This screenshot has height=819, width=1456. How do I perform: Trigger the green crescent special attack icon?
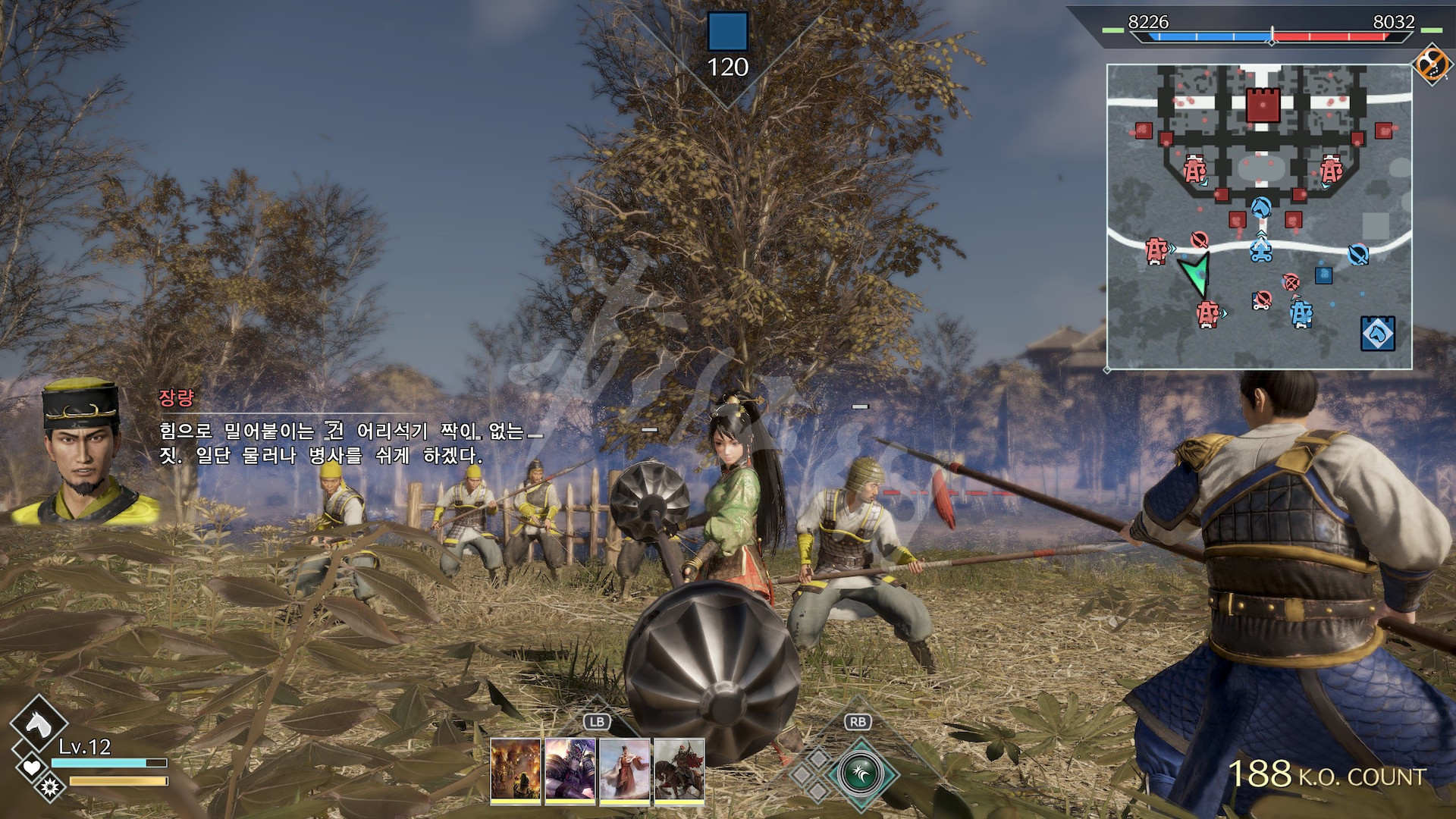[859, 774]
